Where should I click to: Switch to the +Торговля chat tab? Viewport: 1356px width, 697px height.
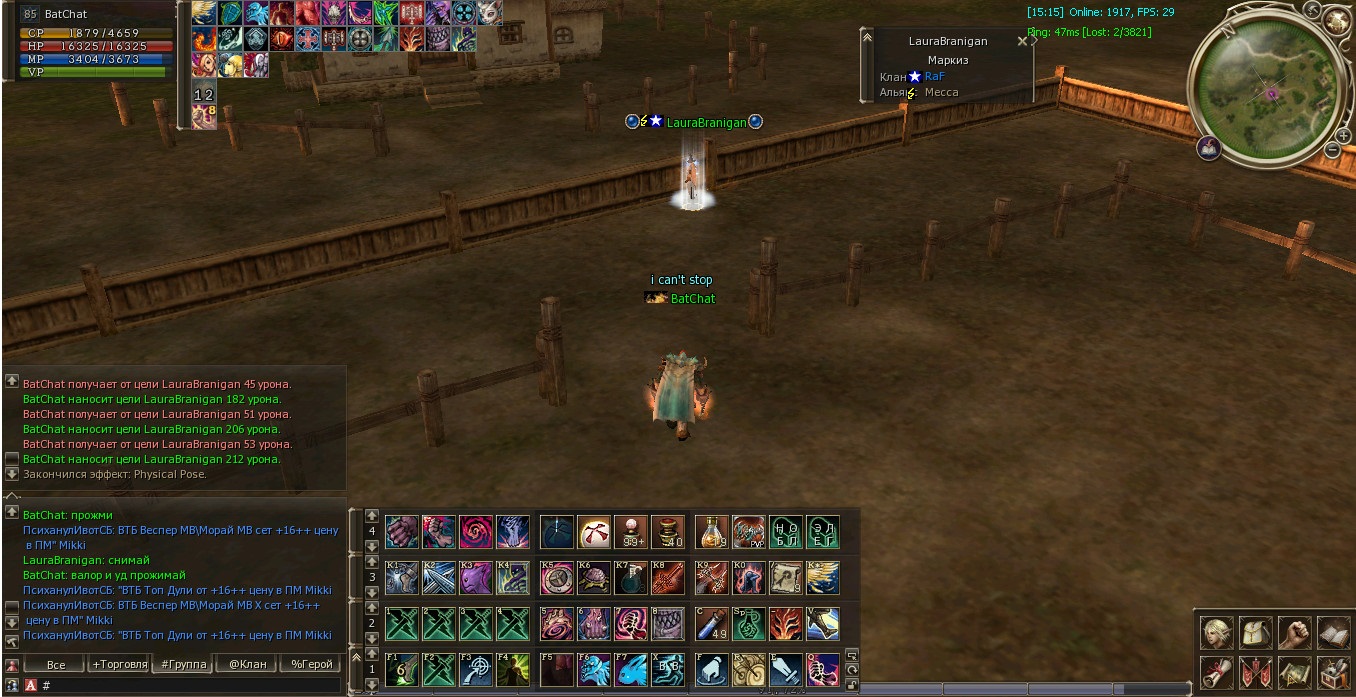pos(119,664)
